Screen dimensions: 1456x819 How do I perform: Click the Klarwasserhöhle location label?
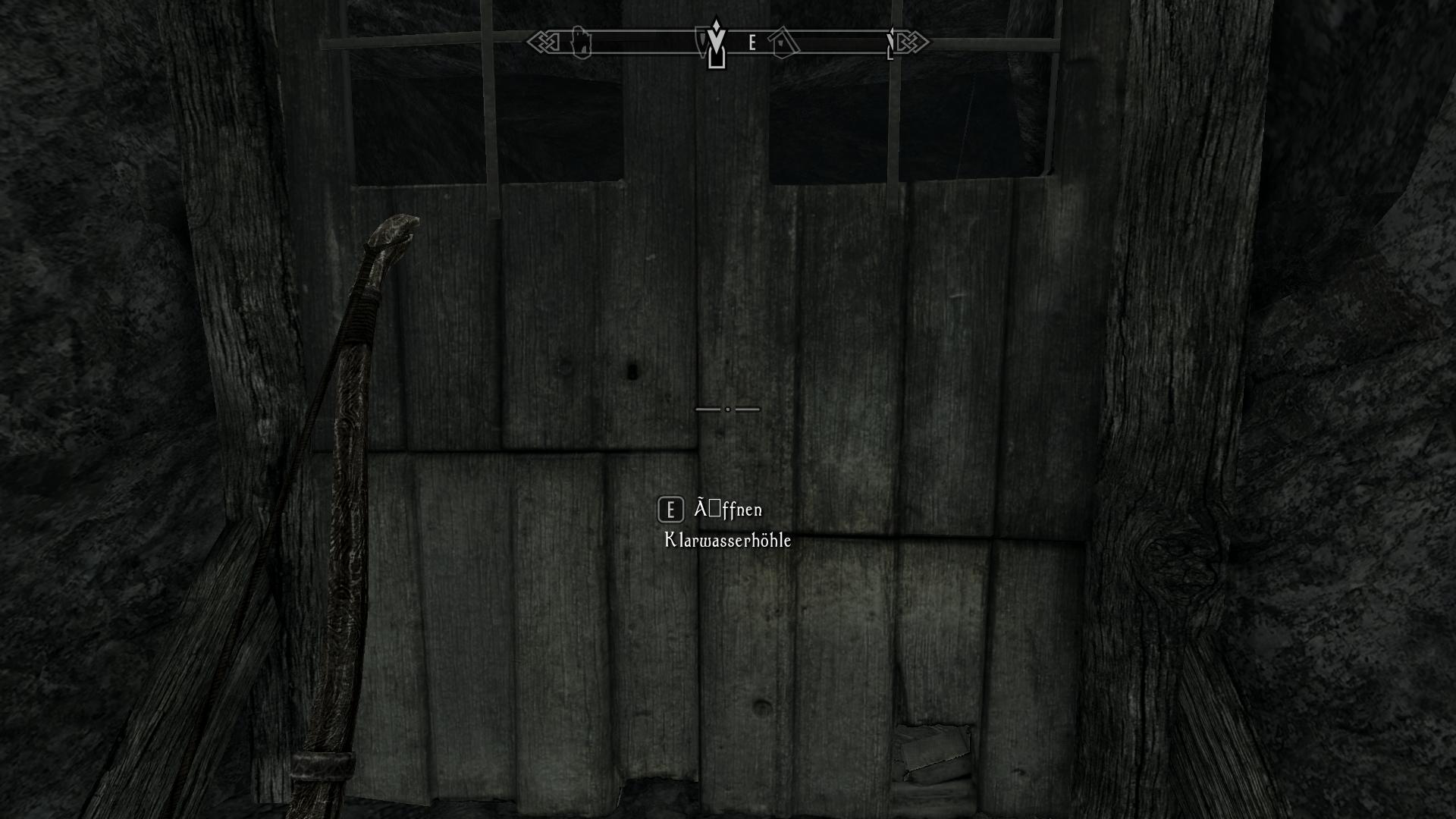(726, 541)
